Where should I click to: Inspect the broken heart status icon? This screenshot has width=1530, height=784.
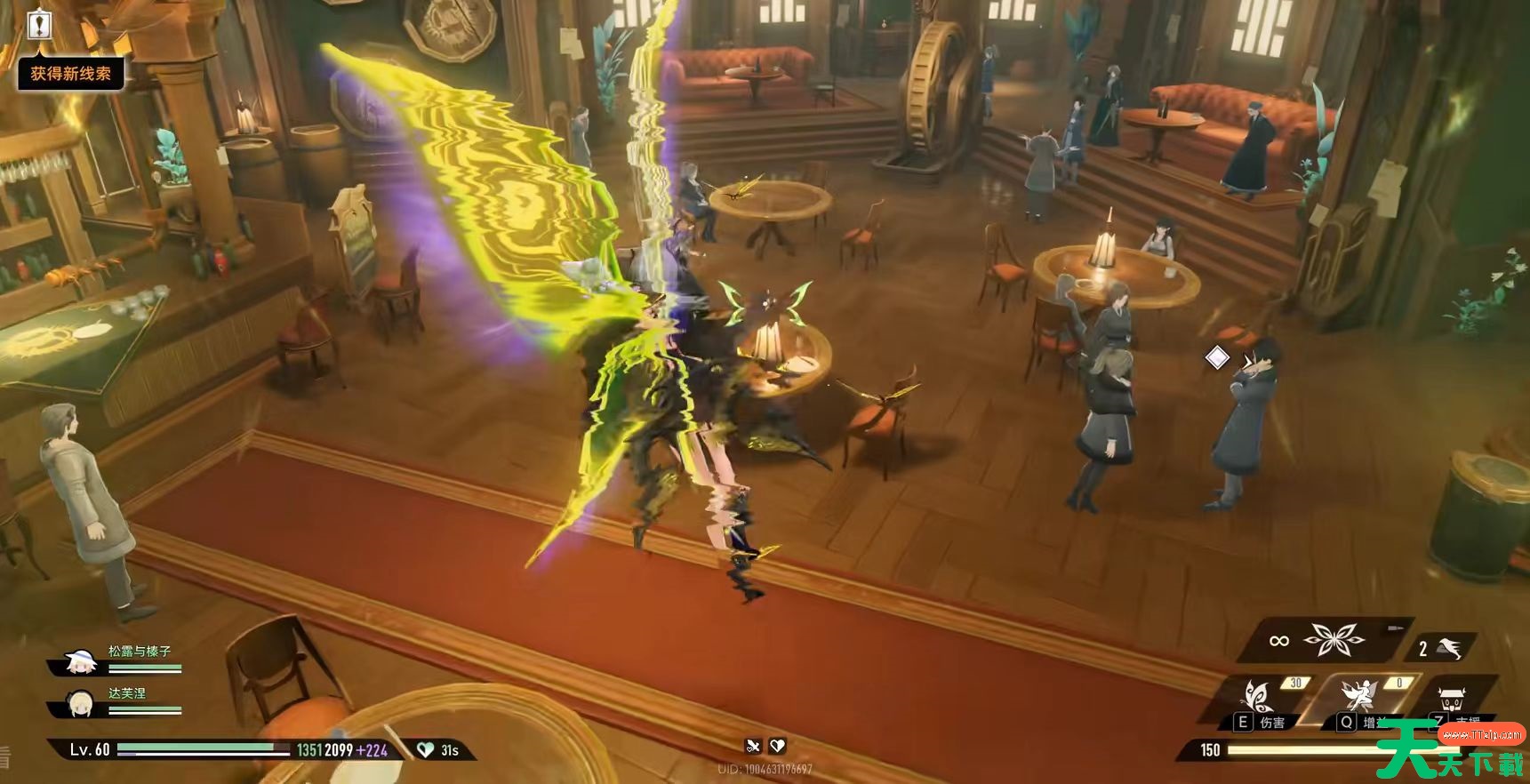pyautogui.click(x=777, y=746)
